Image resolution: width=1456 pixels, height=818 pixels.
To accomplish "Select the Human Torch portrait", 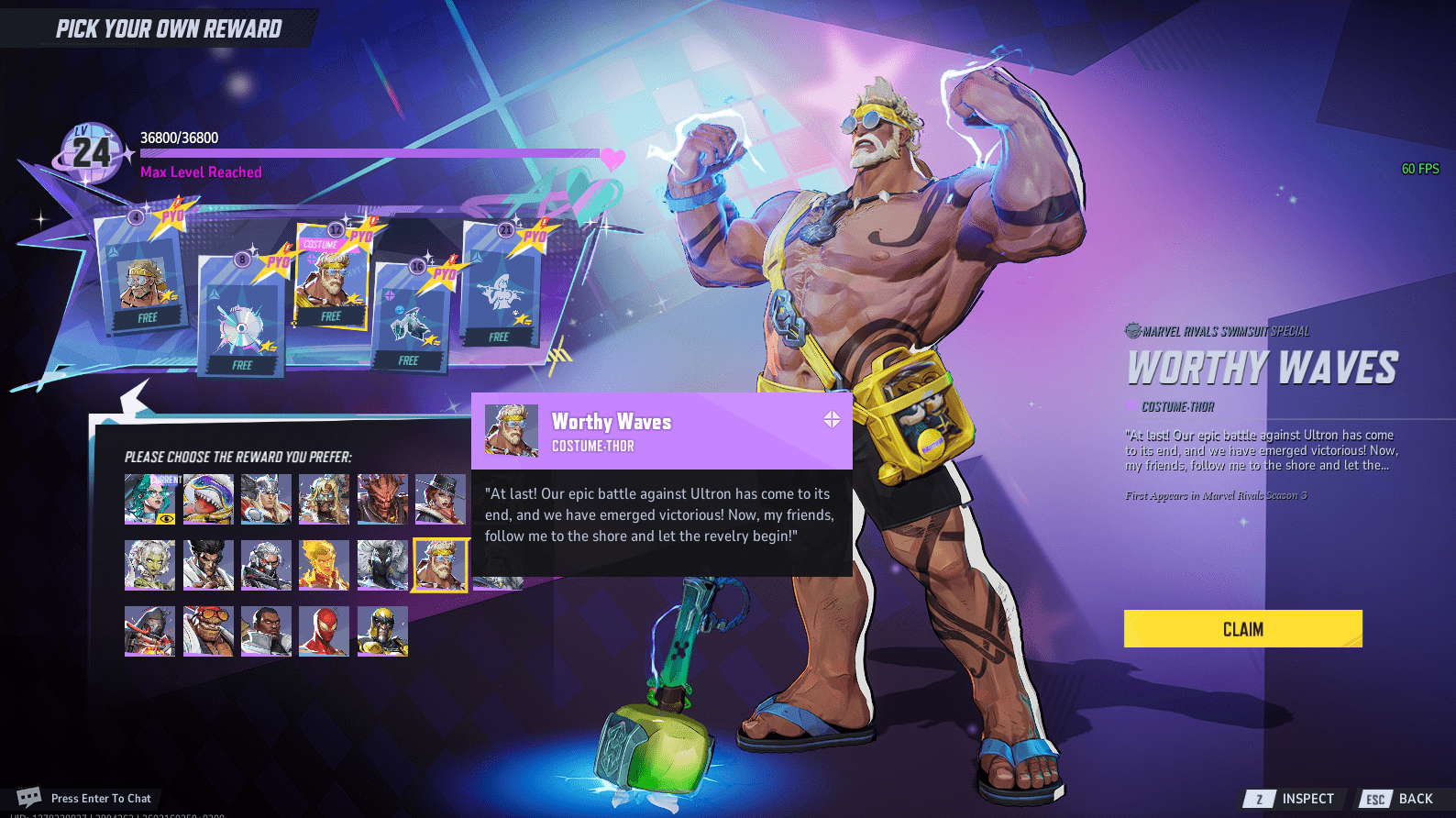I will pyautogui.click(x=325, y=565).
